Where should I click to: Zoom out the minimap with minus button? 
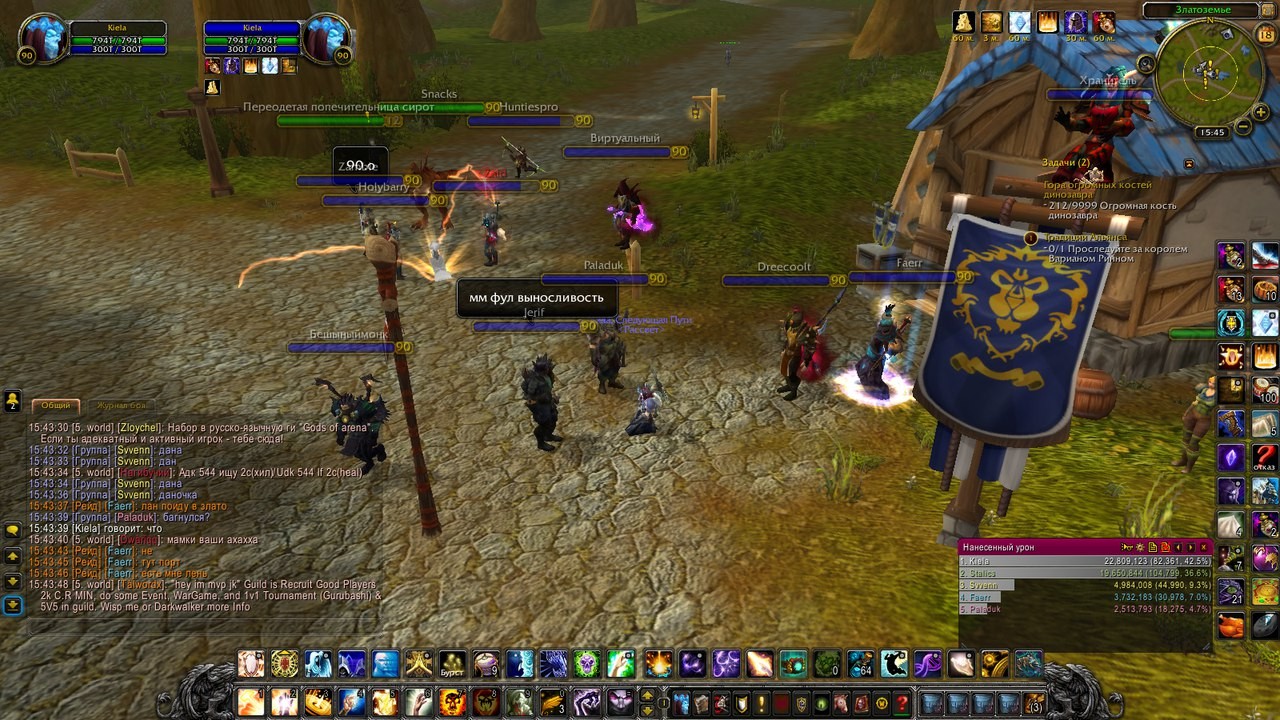[1242, 127]
